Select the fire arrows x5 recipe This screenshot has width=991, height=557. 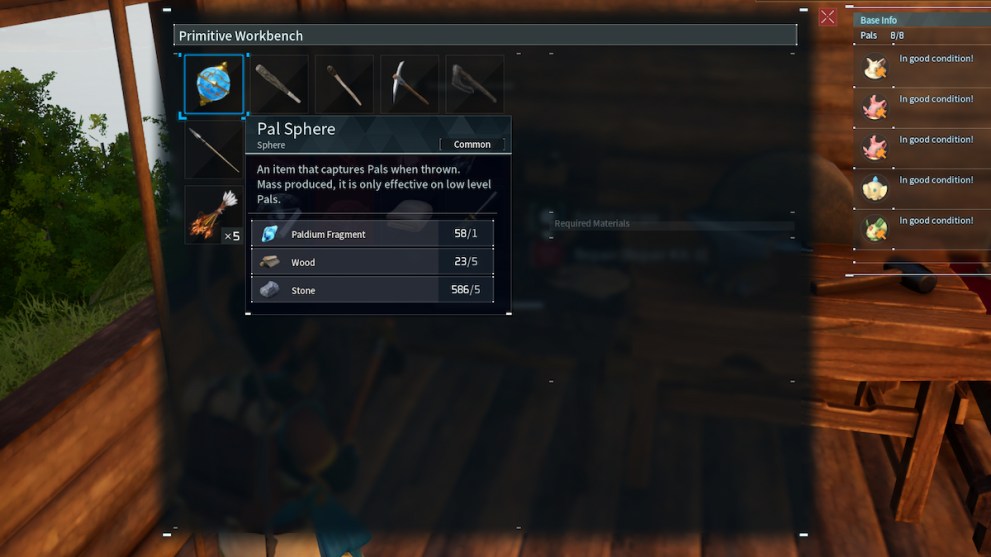pos(214,215)
